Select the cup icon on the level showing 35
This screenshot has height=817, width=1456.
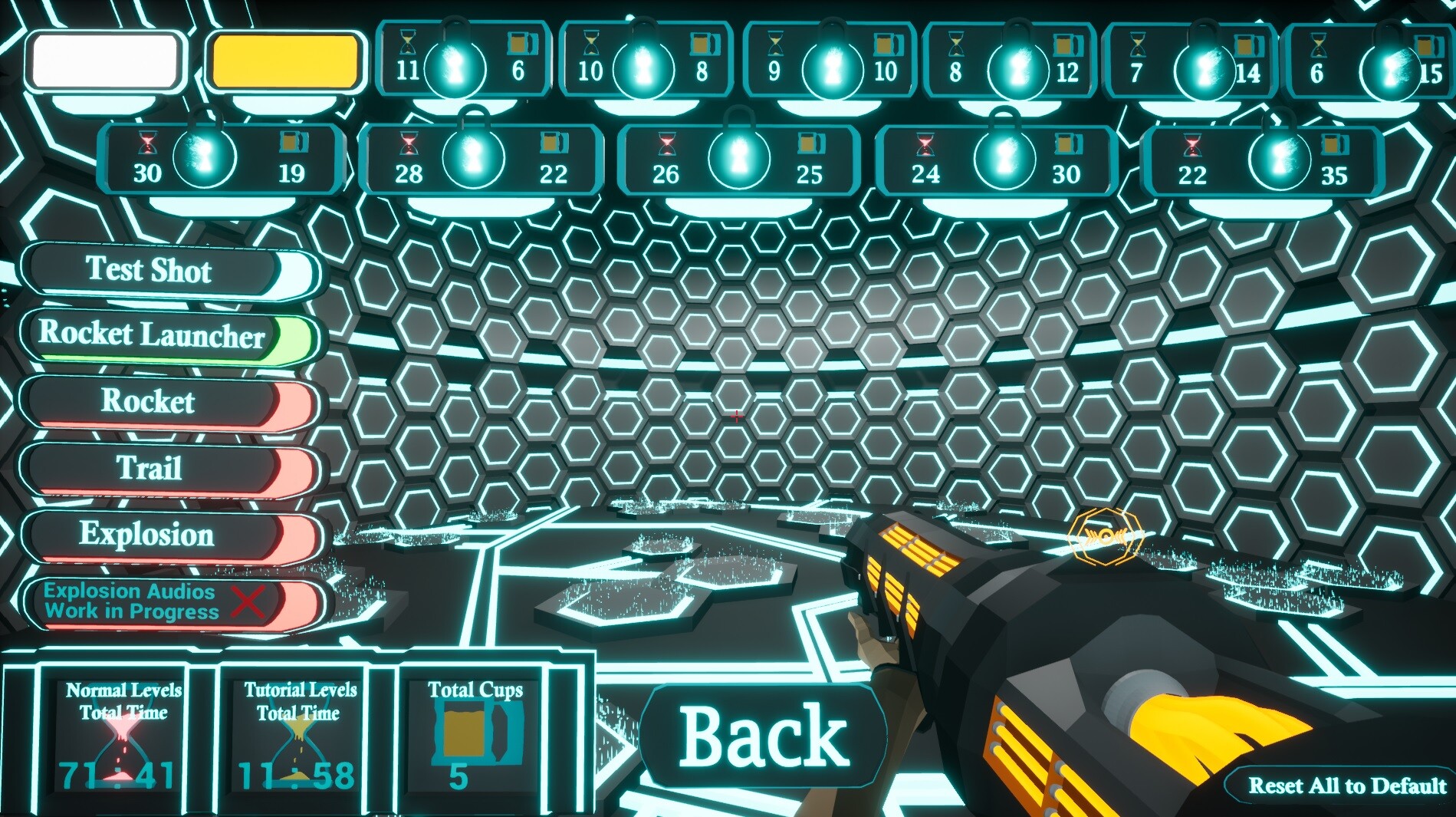point(1336,143)
